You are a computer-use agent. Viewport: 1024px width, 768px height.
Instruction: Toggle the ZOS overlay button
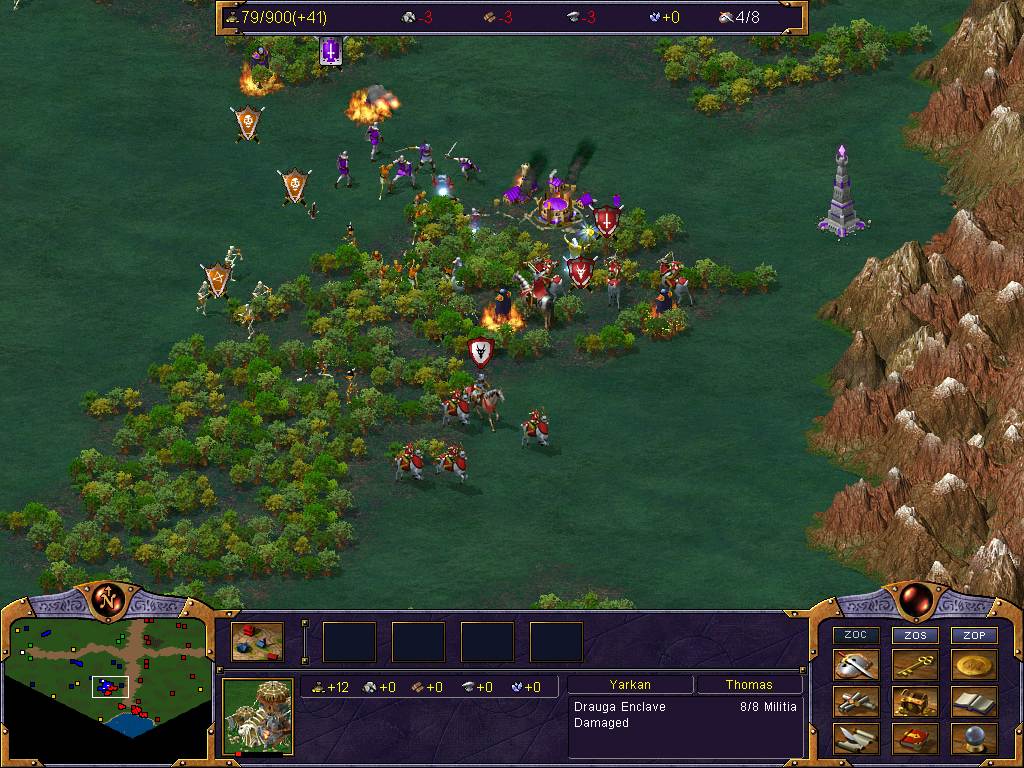tap(916, 635)
